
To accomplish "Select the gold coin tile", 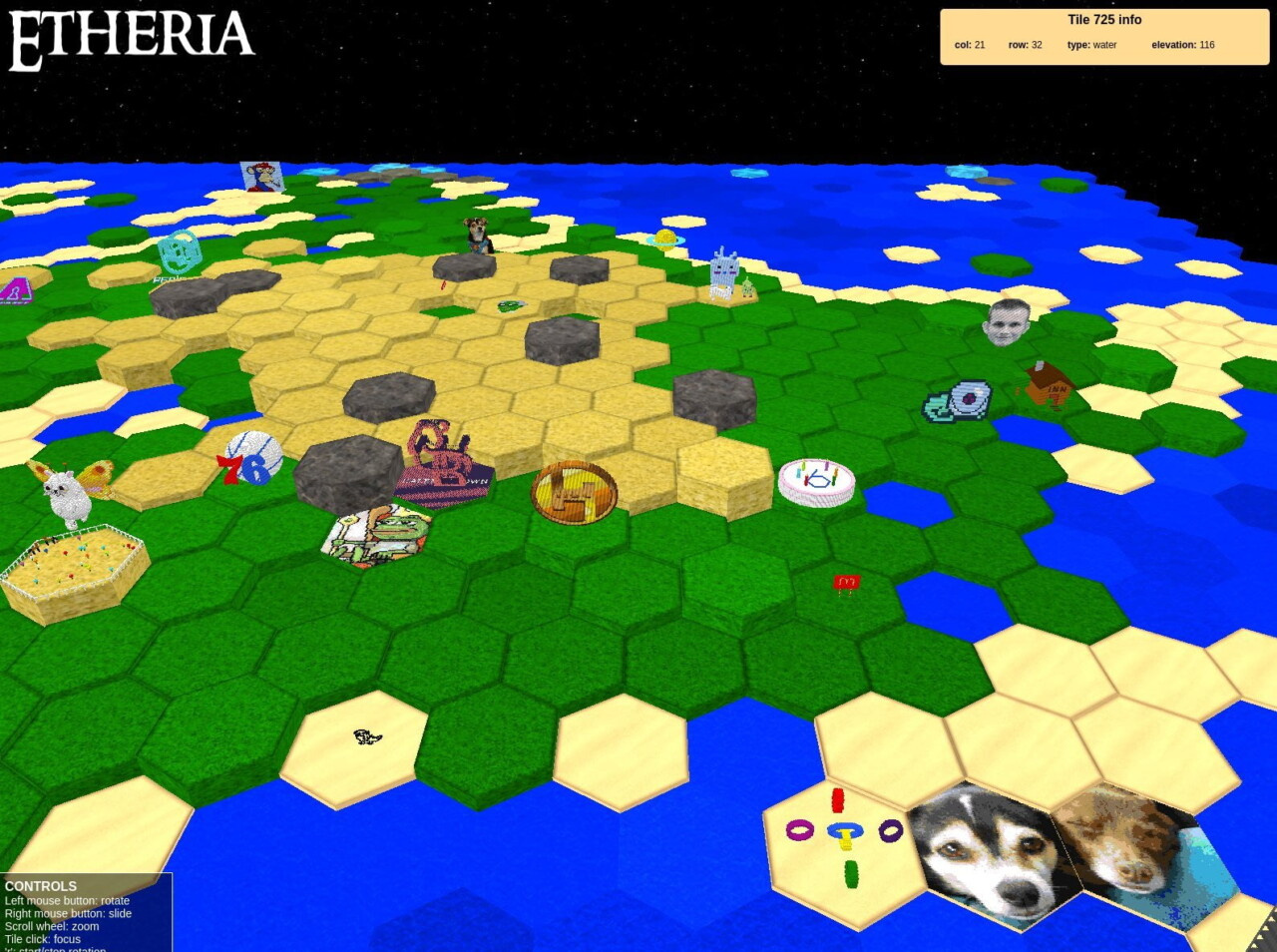I will tap(574, 491).
